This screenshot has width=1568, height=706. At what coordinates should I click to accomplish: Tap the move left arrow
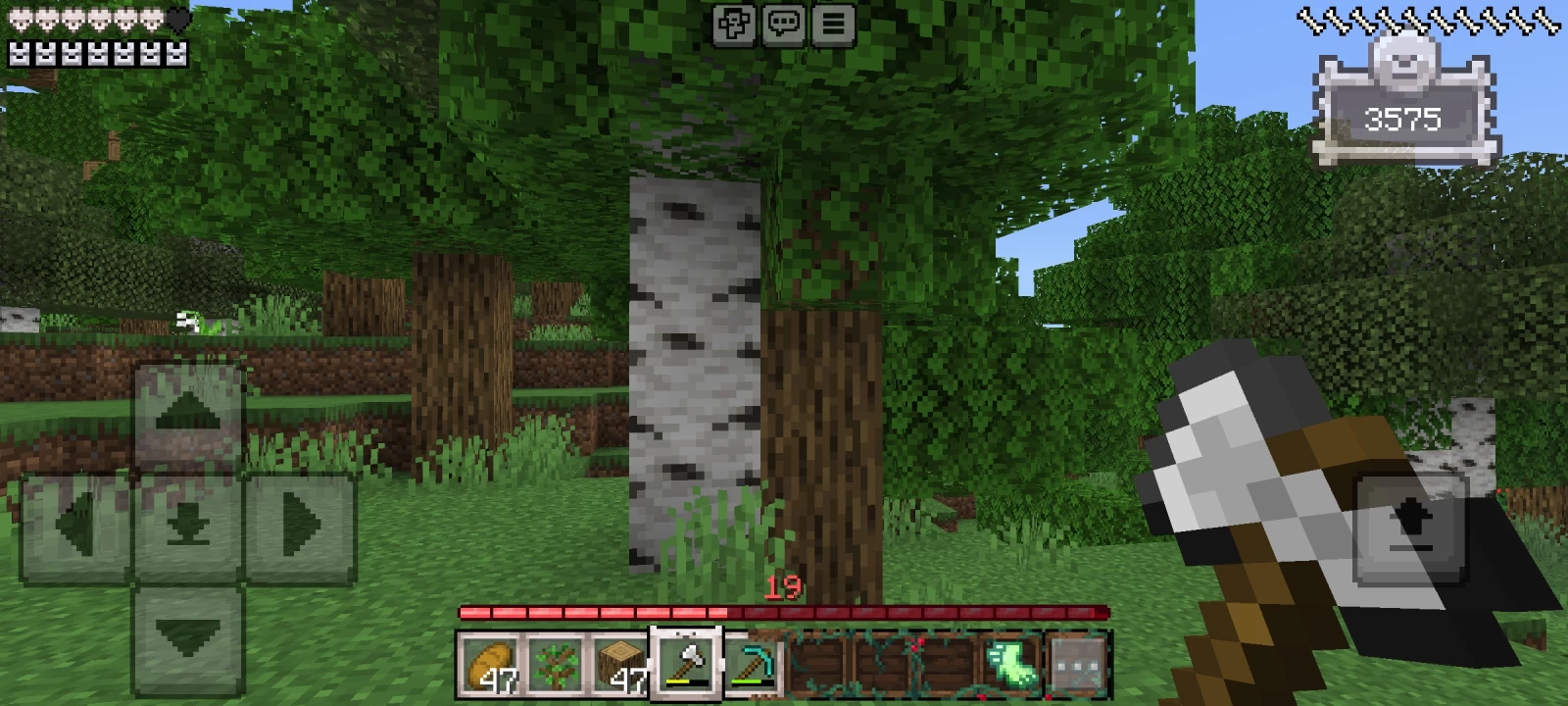[75, 528]
